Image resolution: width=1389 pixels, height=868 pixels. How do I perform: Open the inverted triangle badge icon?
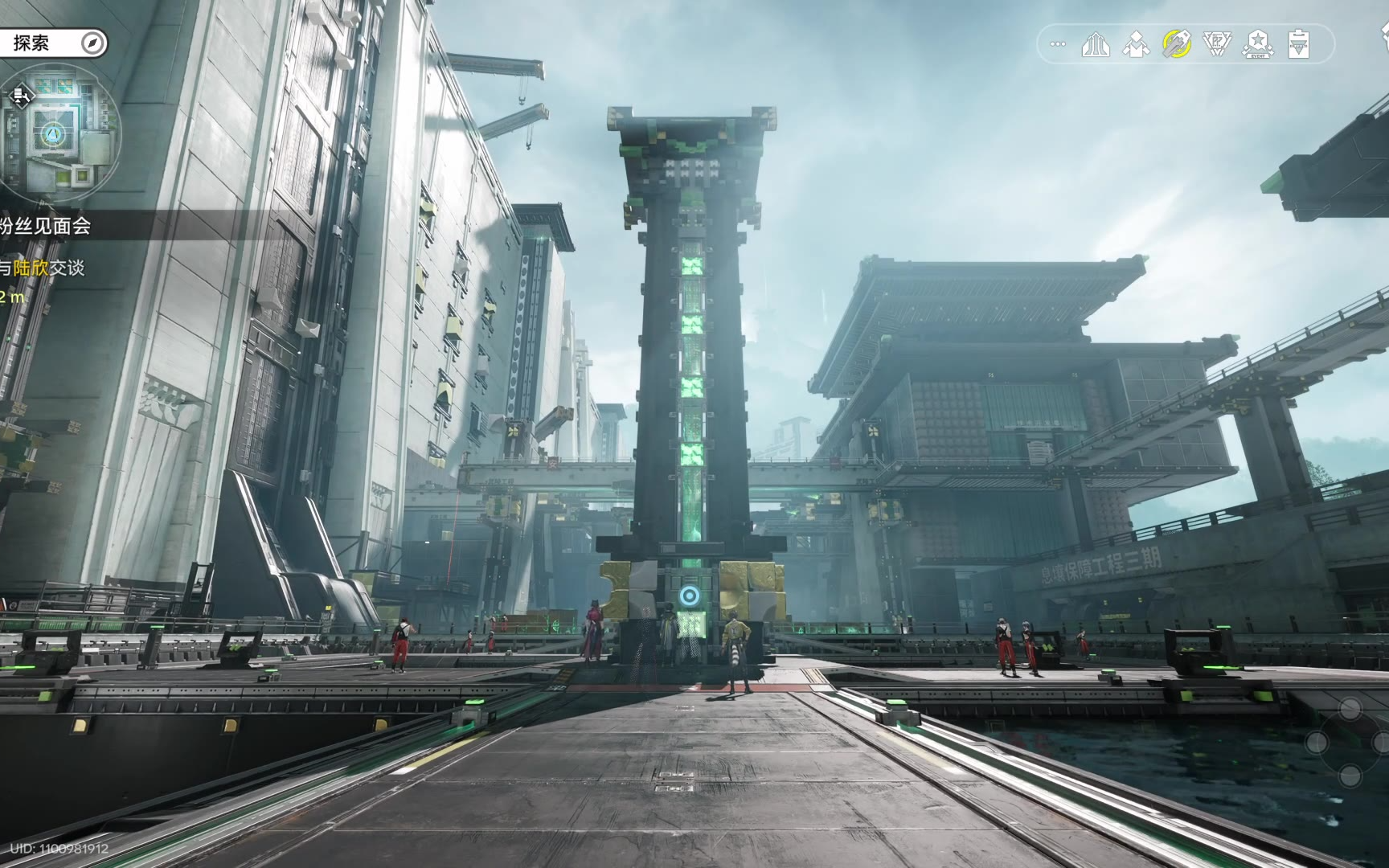tap(1217, 44)
